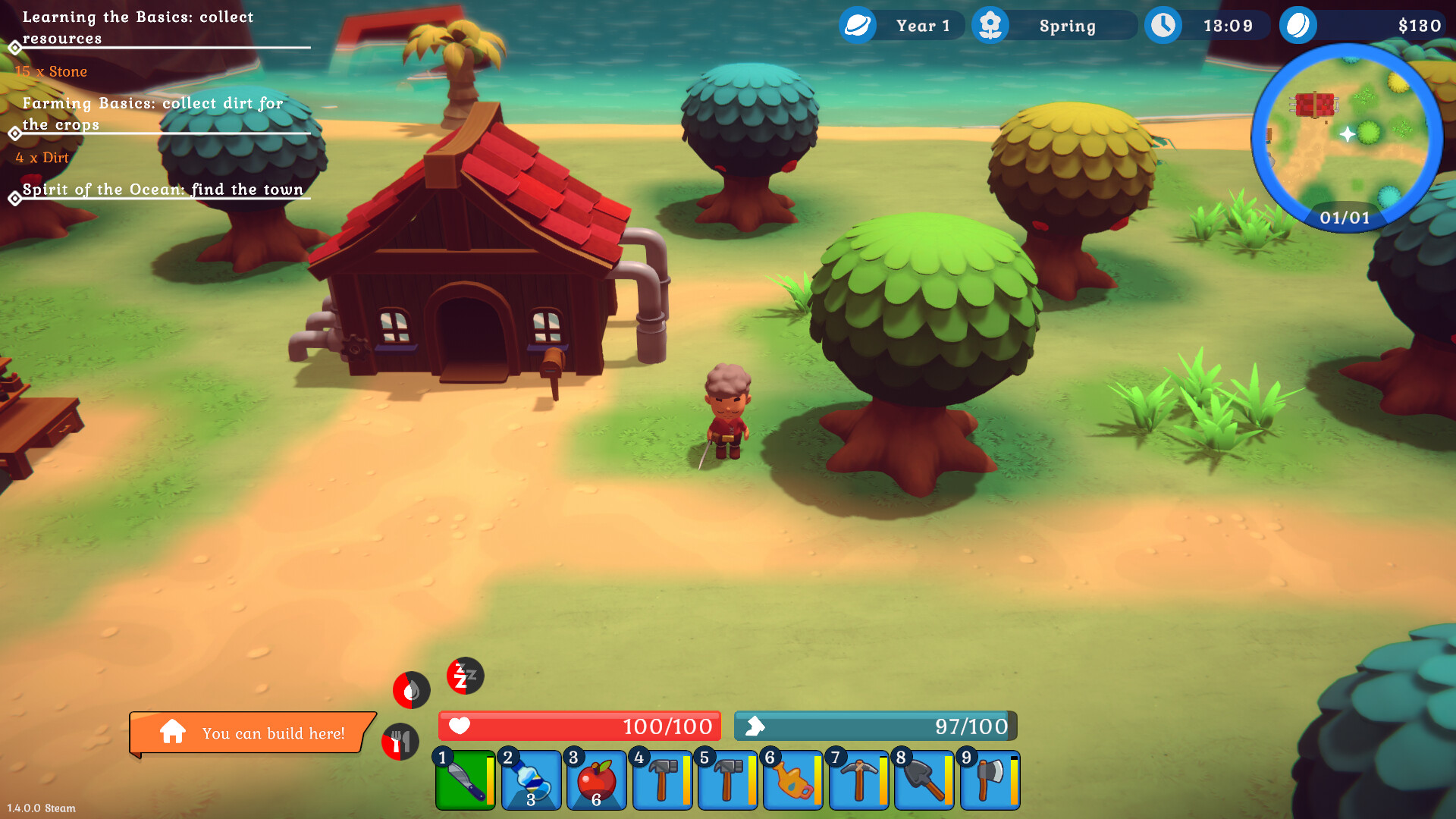Viewport: 1456px width, 819px height.
Task: Expand the Spirit of the Ocean quest
Action: 162,190
